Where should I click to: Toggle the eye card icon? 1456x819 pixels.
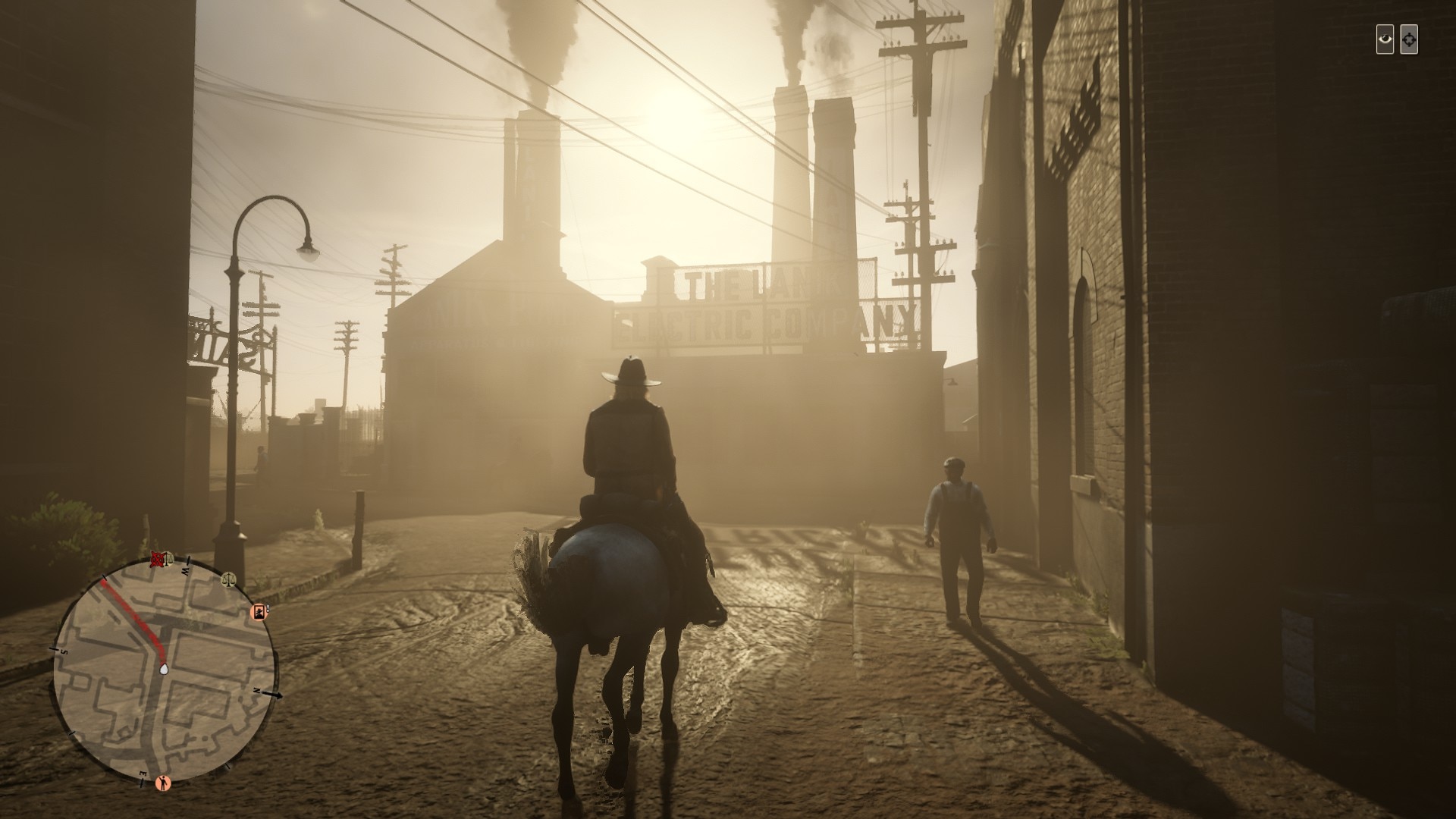(1385, 39)
